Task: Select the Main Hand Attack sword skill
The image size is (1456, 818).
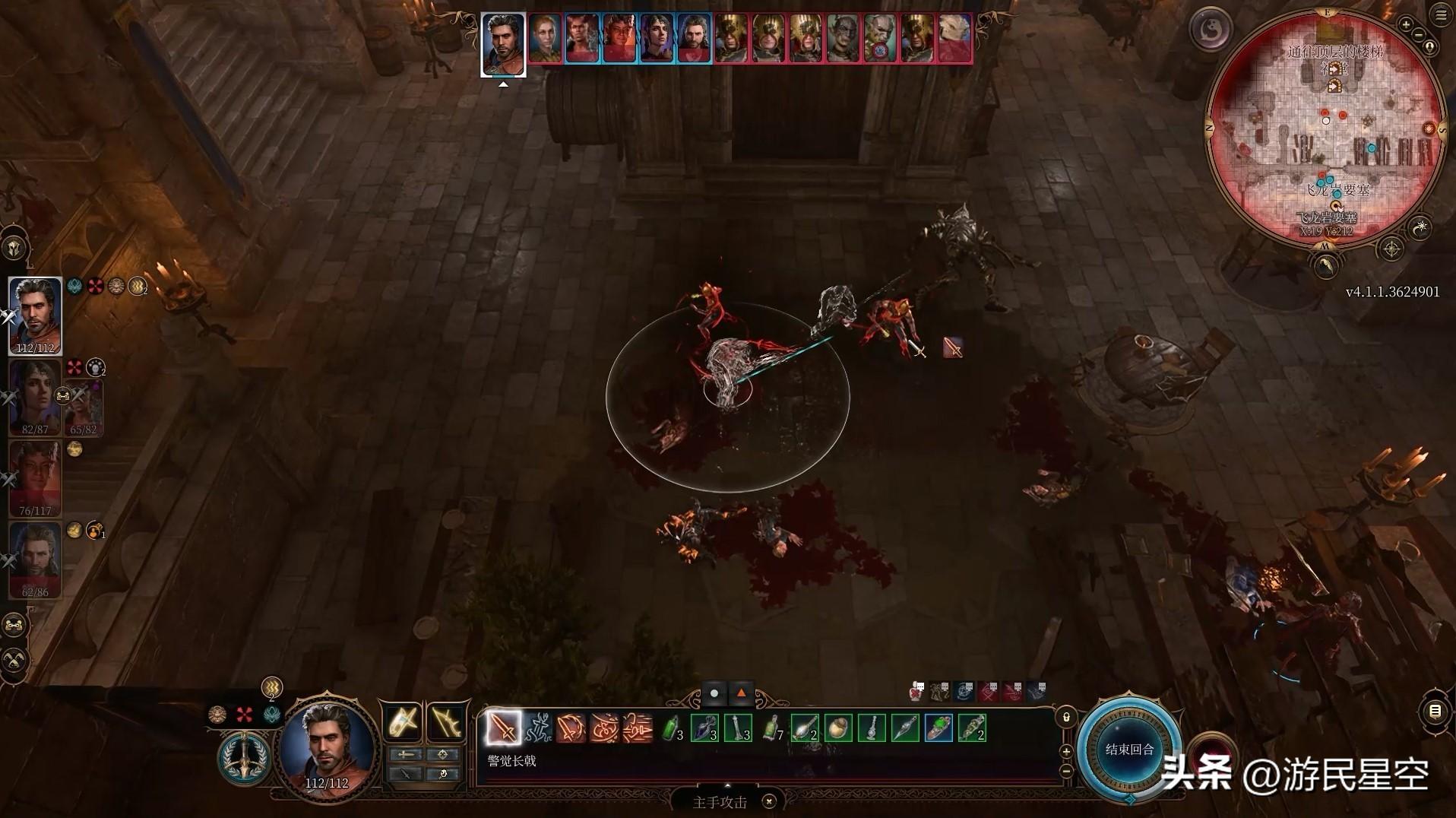Action: (x=503, y=728)
